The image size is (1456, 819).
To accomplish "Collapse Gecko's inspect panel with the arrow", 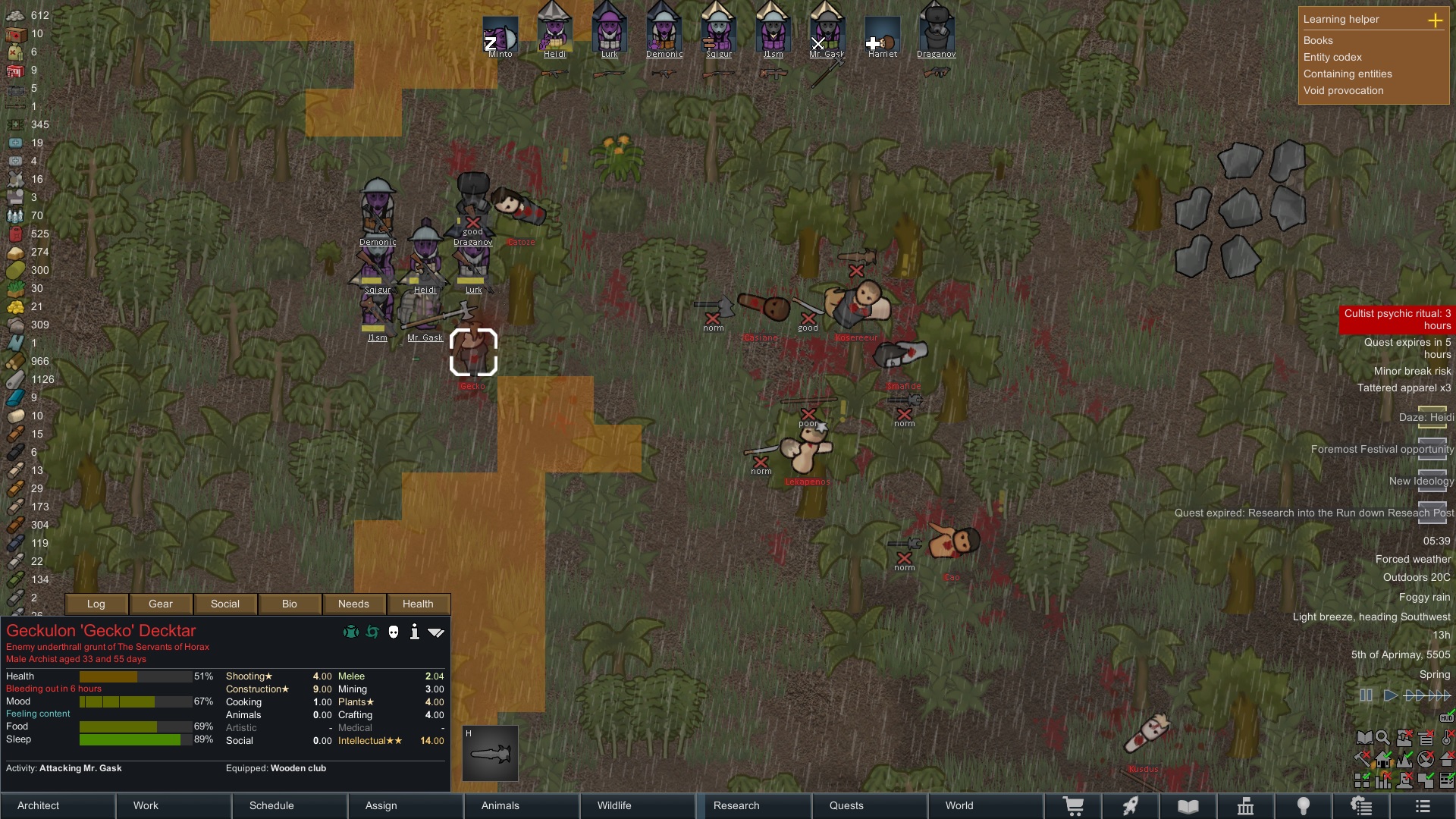I will point(436,632).
